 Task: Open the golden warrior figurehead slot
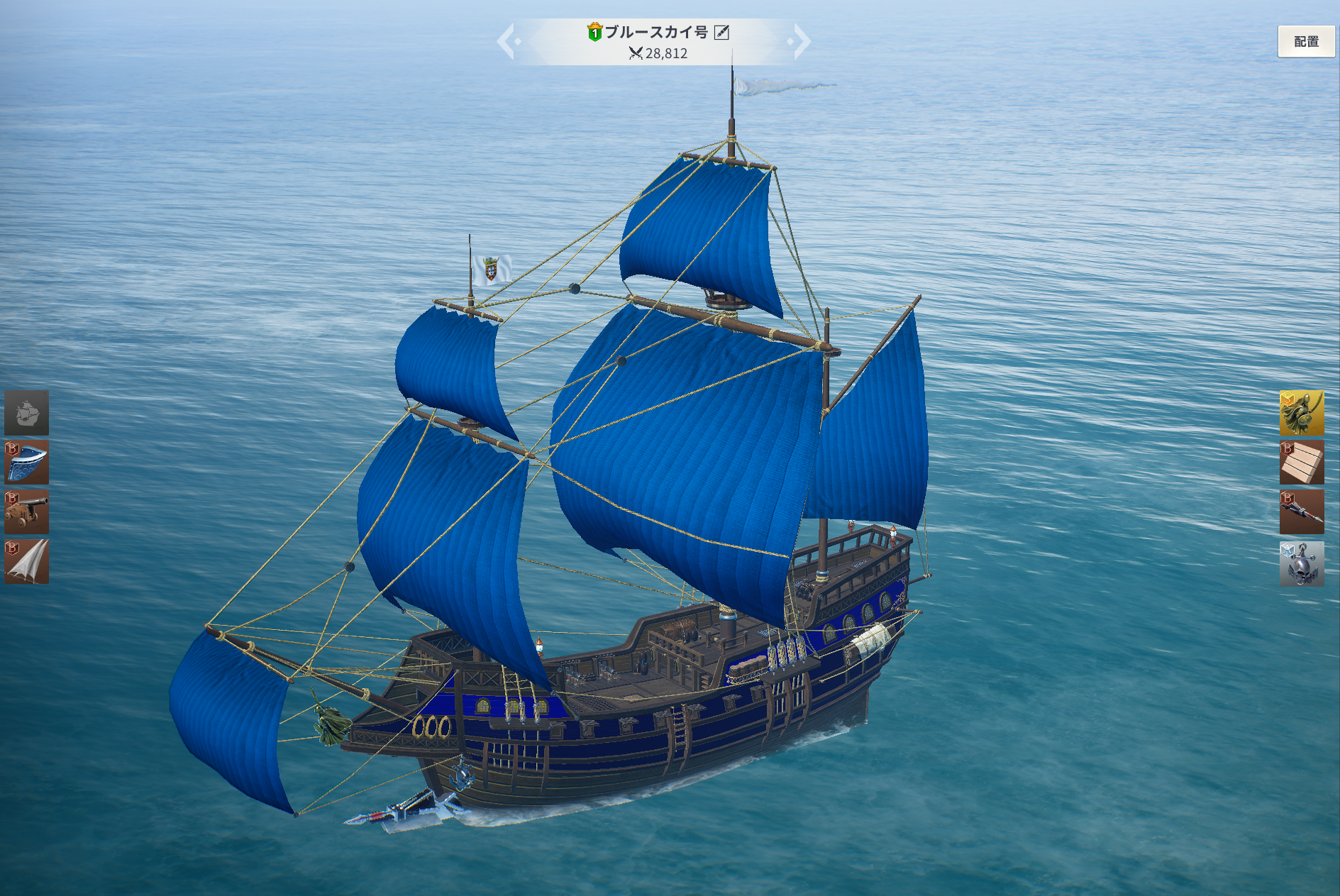1301,412
